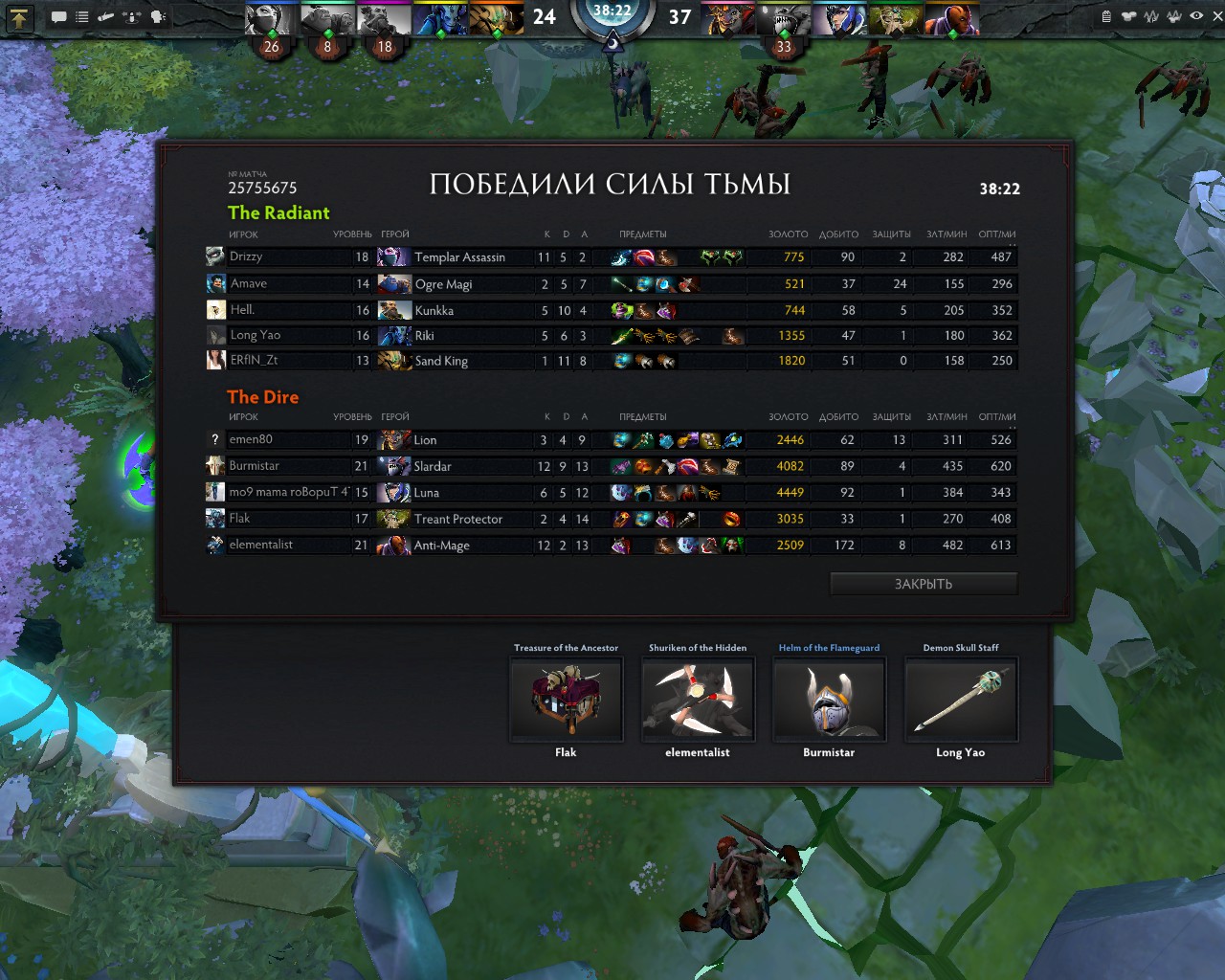Click Burmistar's Slardar scoreboard row
The height and width of the screenshot is (980, 1225).
tap(432, 466)
